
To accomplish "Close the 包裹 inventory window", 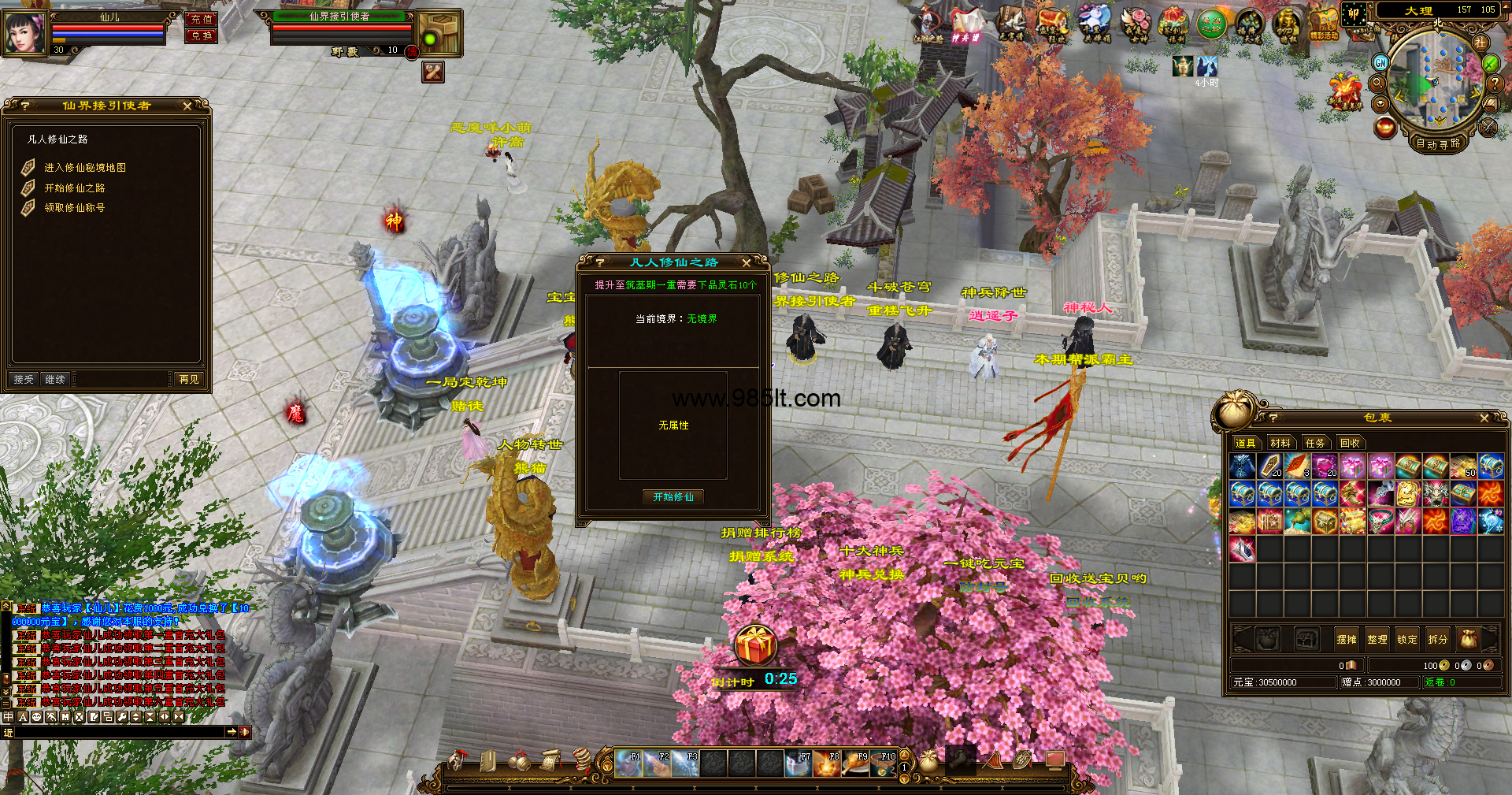I will 1484,418.
